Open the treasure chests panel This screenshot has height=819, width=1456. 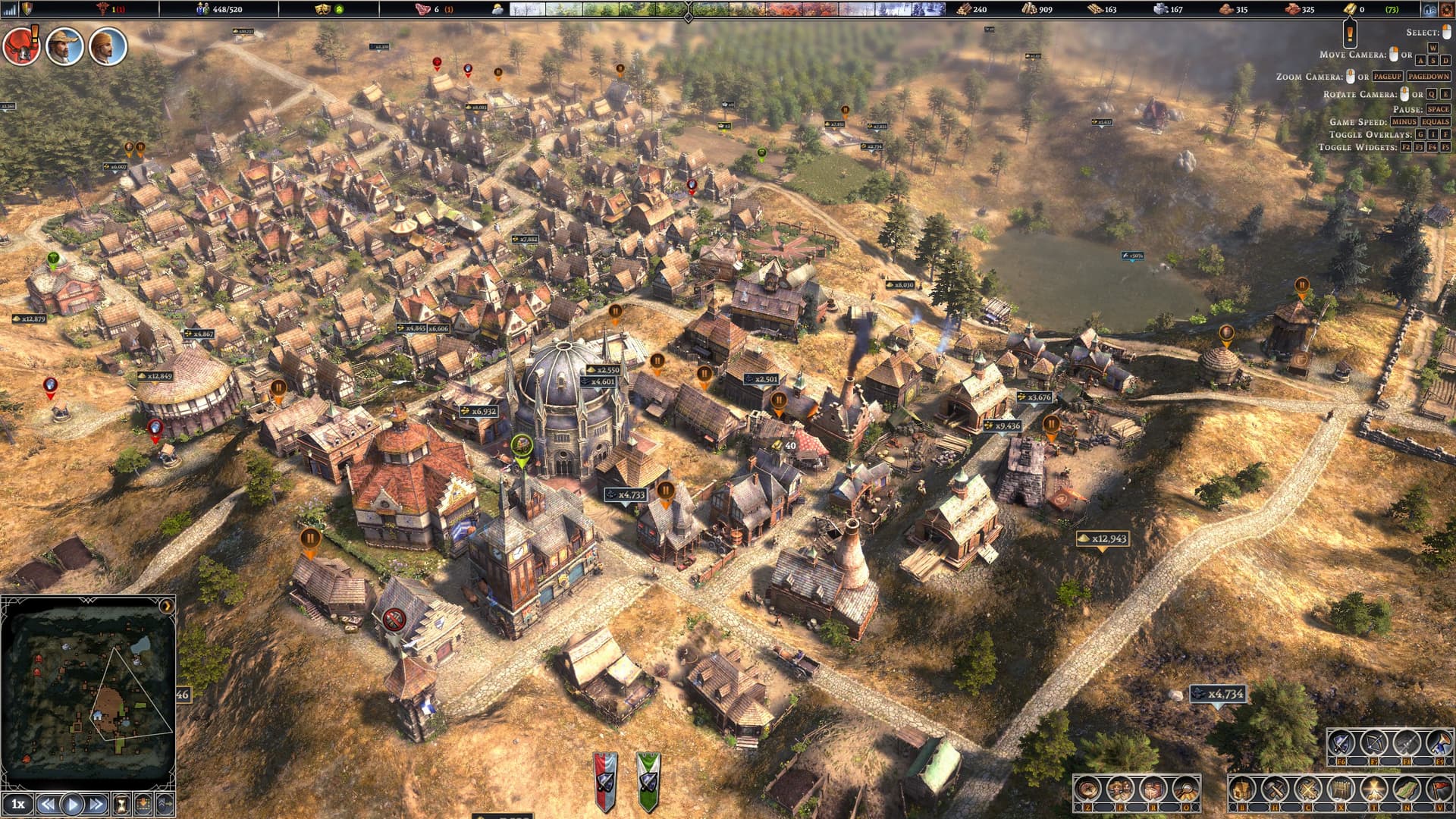[1153, 789]
